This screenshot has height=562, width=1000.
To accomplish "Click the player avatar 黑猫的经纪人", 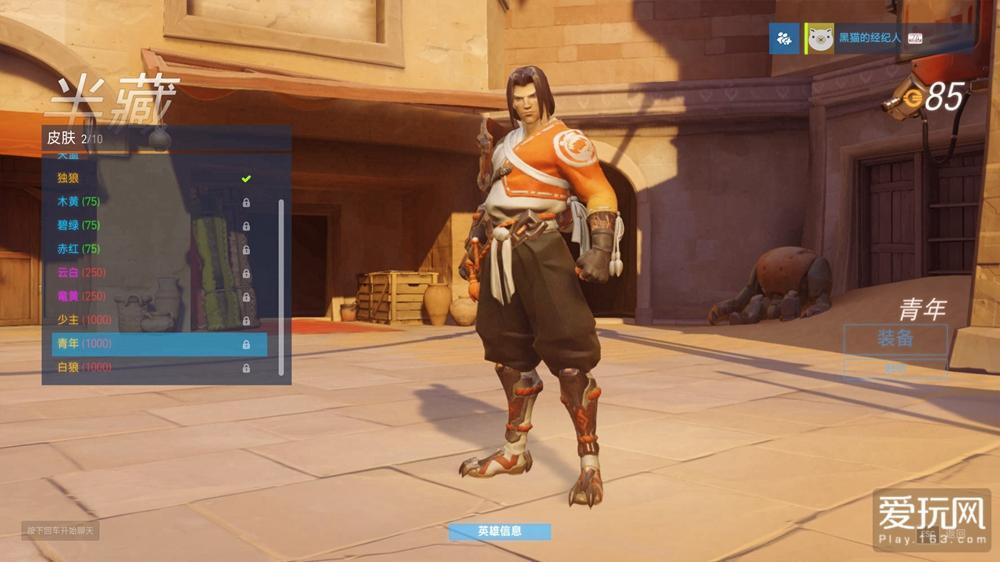I will (820, 39).
